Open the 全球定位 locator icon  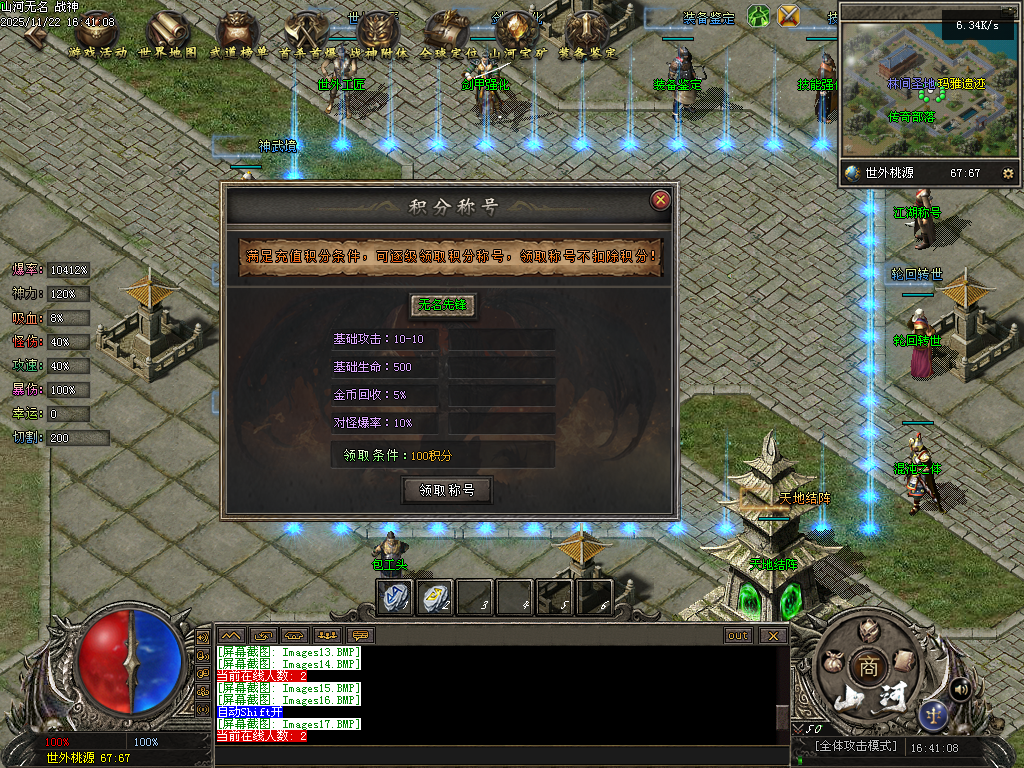[x=447, y=35]
